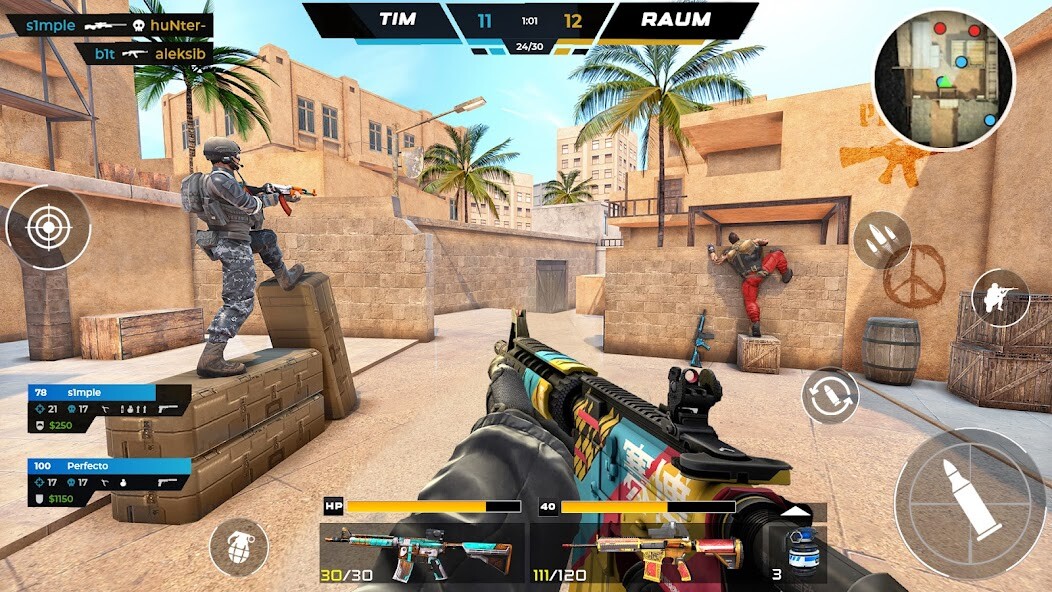Tap the reload arrows button
The width and height of the screenshot is (1052, 592).
830,395
